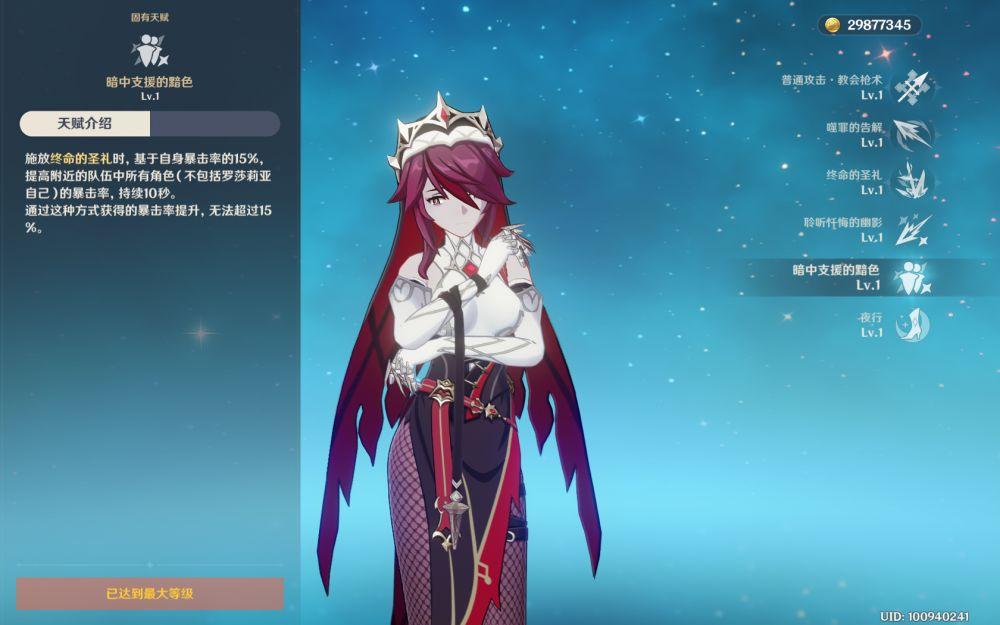The height and width of the screenshot is (625, 1000).
Task: Choose the 终命的圣礼 burst talent
Action: click(x=912, y=182)
